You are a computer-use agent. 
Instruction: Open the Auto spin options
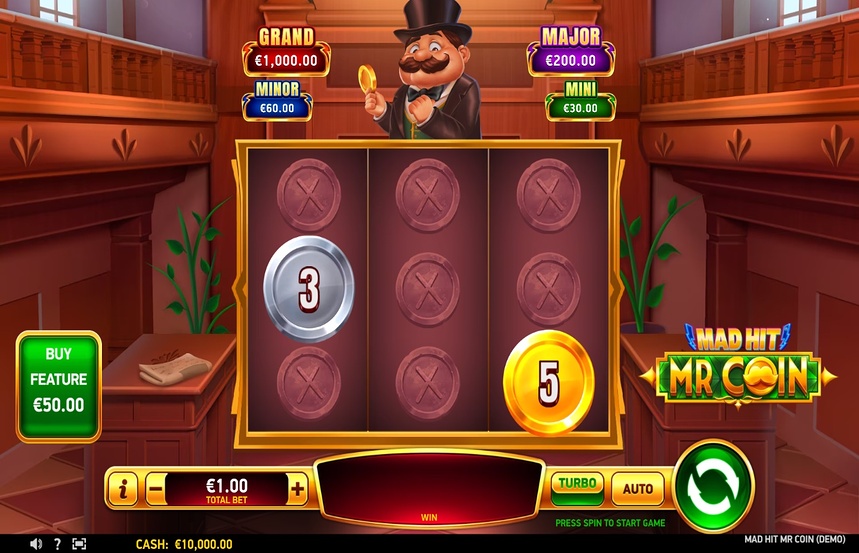637,489
